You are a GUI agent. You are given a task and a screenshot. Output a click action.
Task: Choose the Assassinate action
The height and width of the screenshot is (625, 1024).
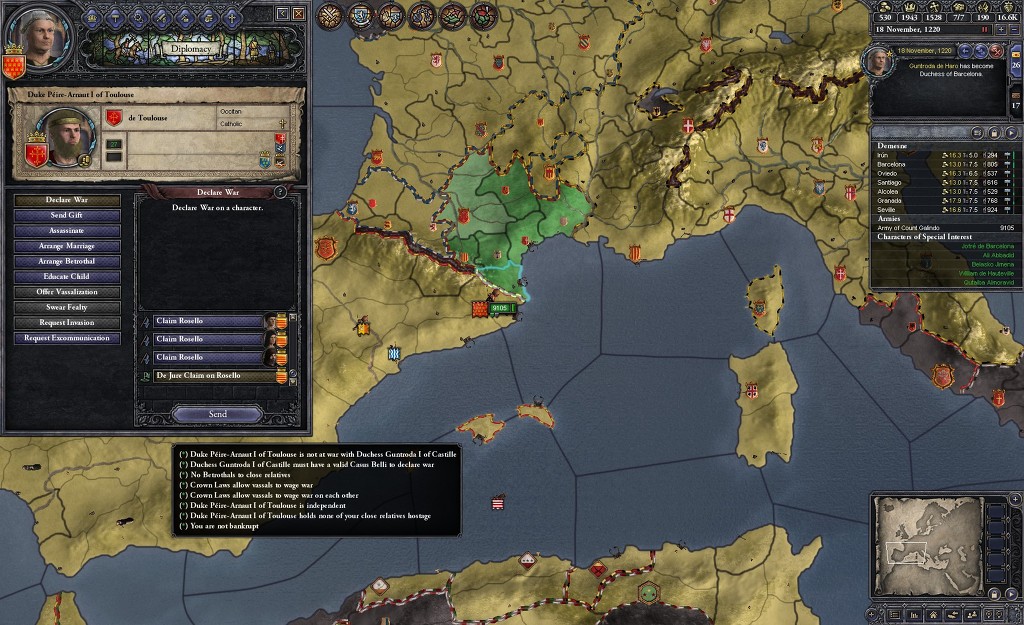(67, 231)
